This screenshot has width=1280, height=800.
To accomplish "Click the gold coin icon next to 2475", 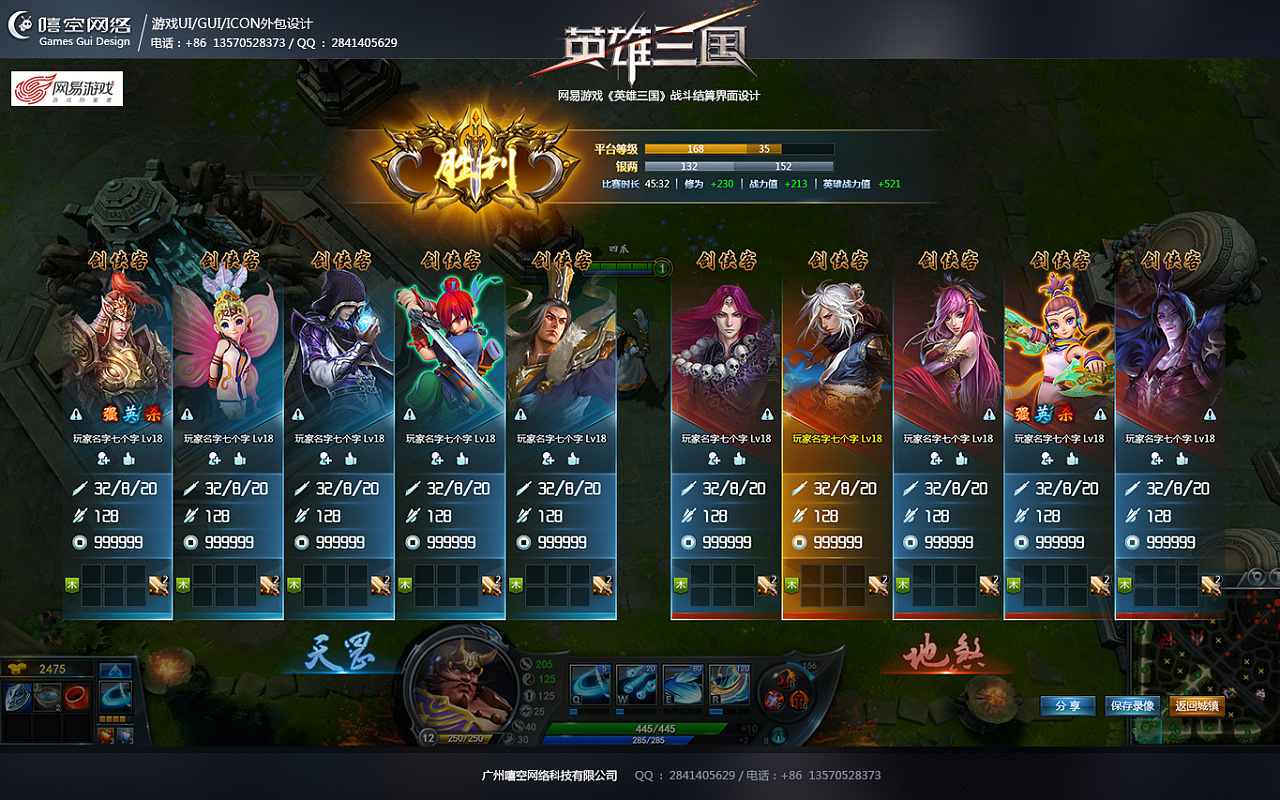I will (18, 668).
